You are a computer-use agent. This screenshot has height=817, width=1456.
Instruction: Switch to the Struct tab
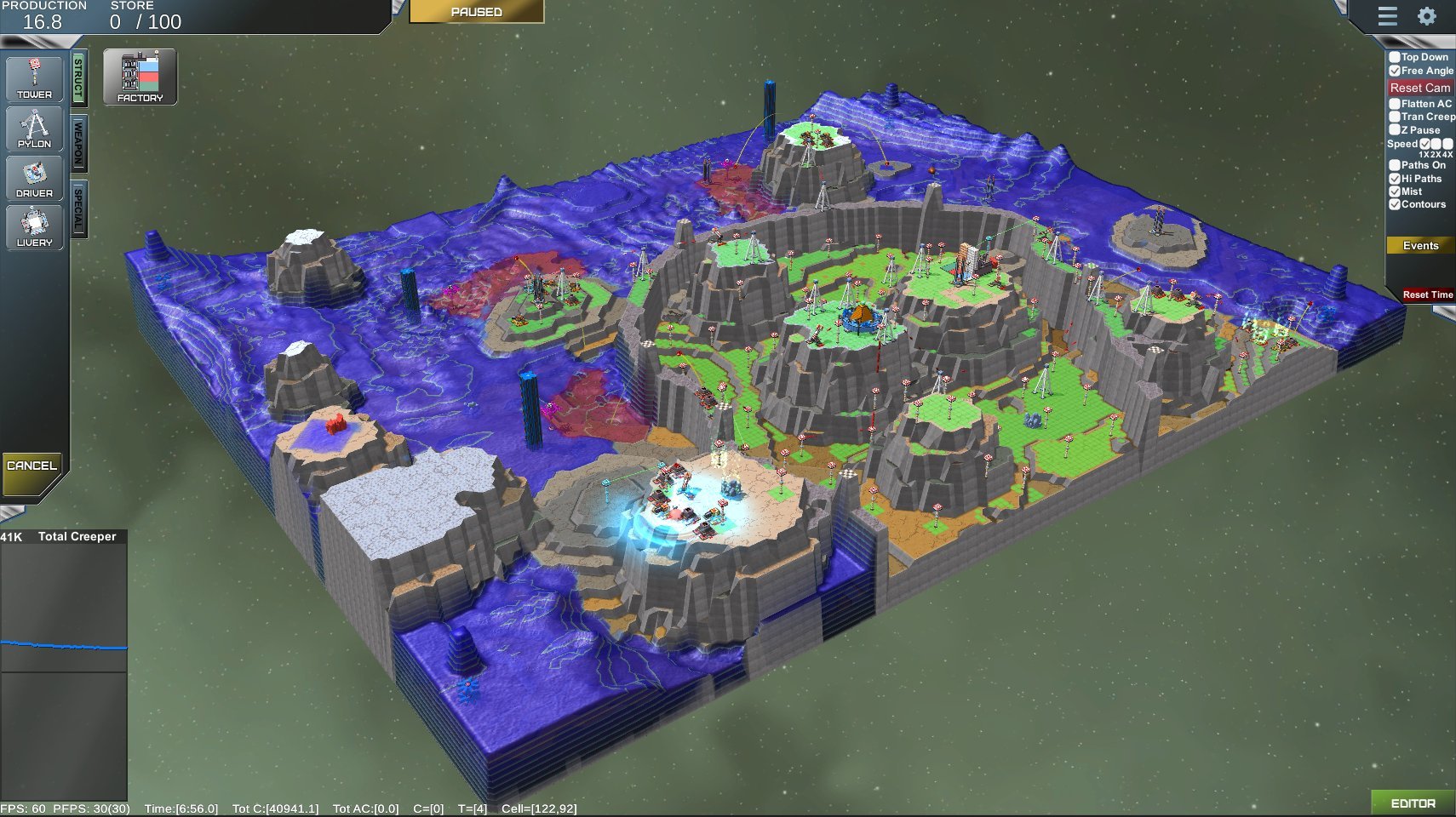78,78
